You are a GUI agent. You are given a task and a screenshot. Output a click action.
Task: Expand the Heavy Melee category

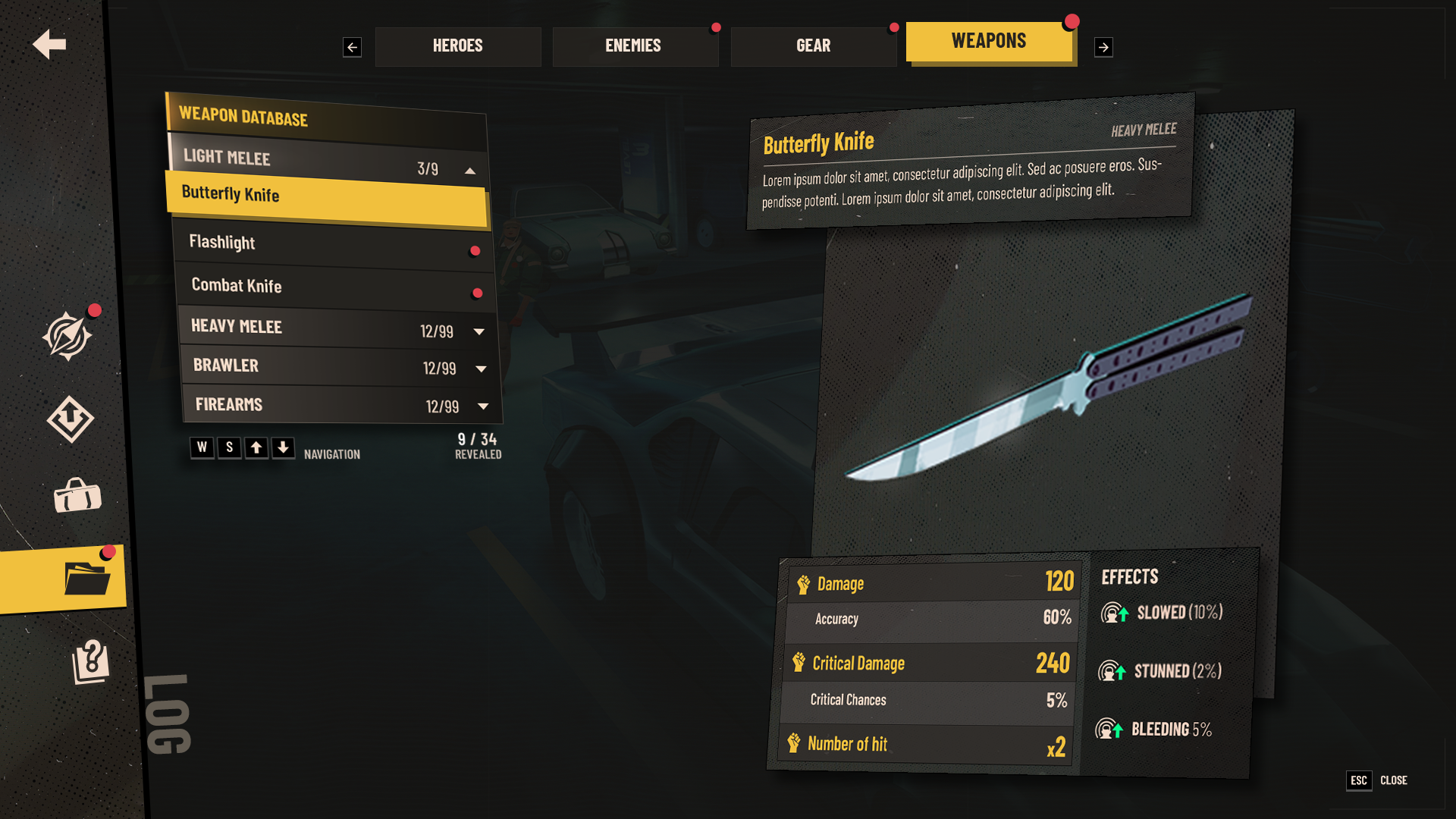click(x=479, y=331)
